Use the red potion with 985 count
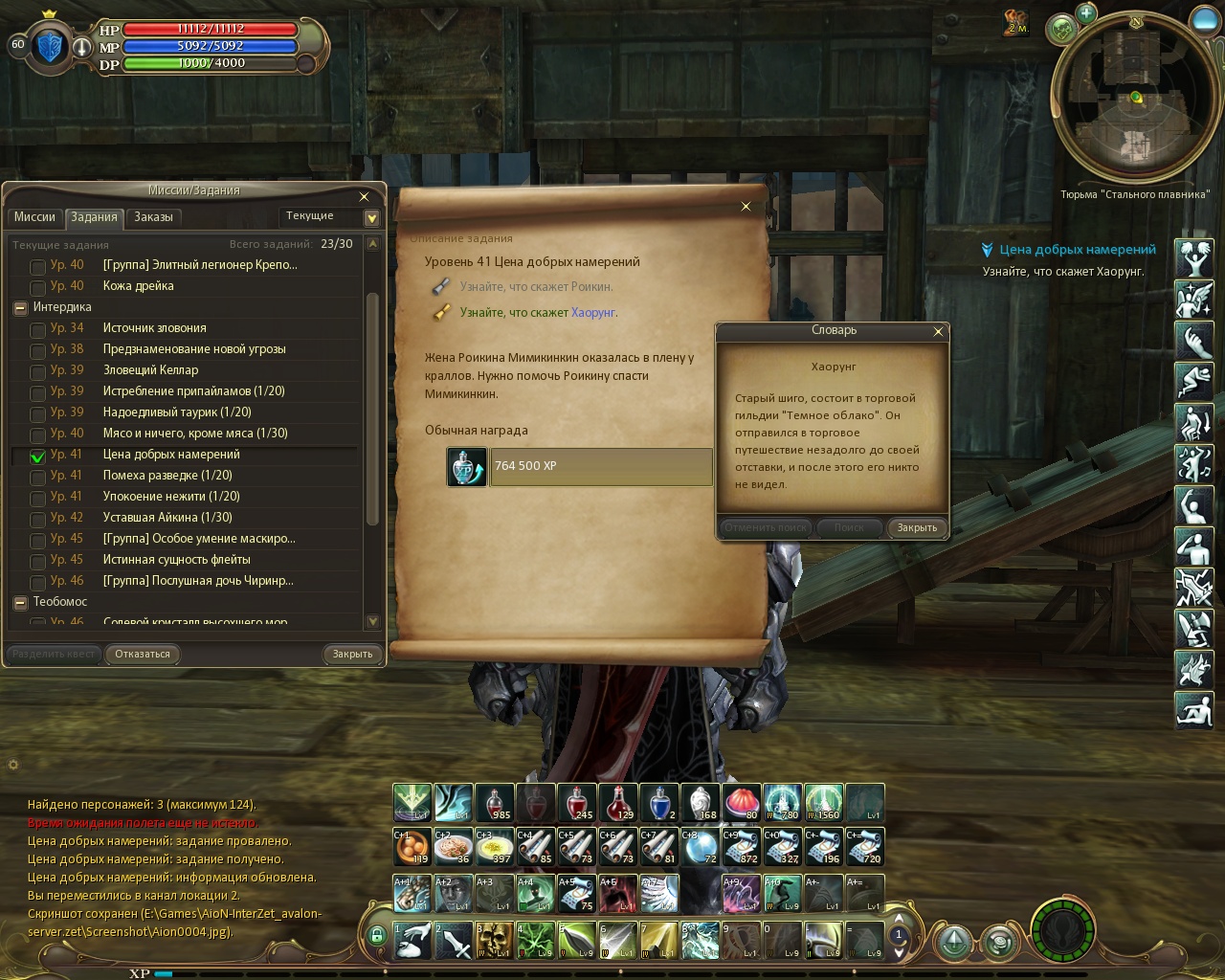The image size is (1225, 980). click(x=495, y=803)
